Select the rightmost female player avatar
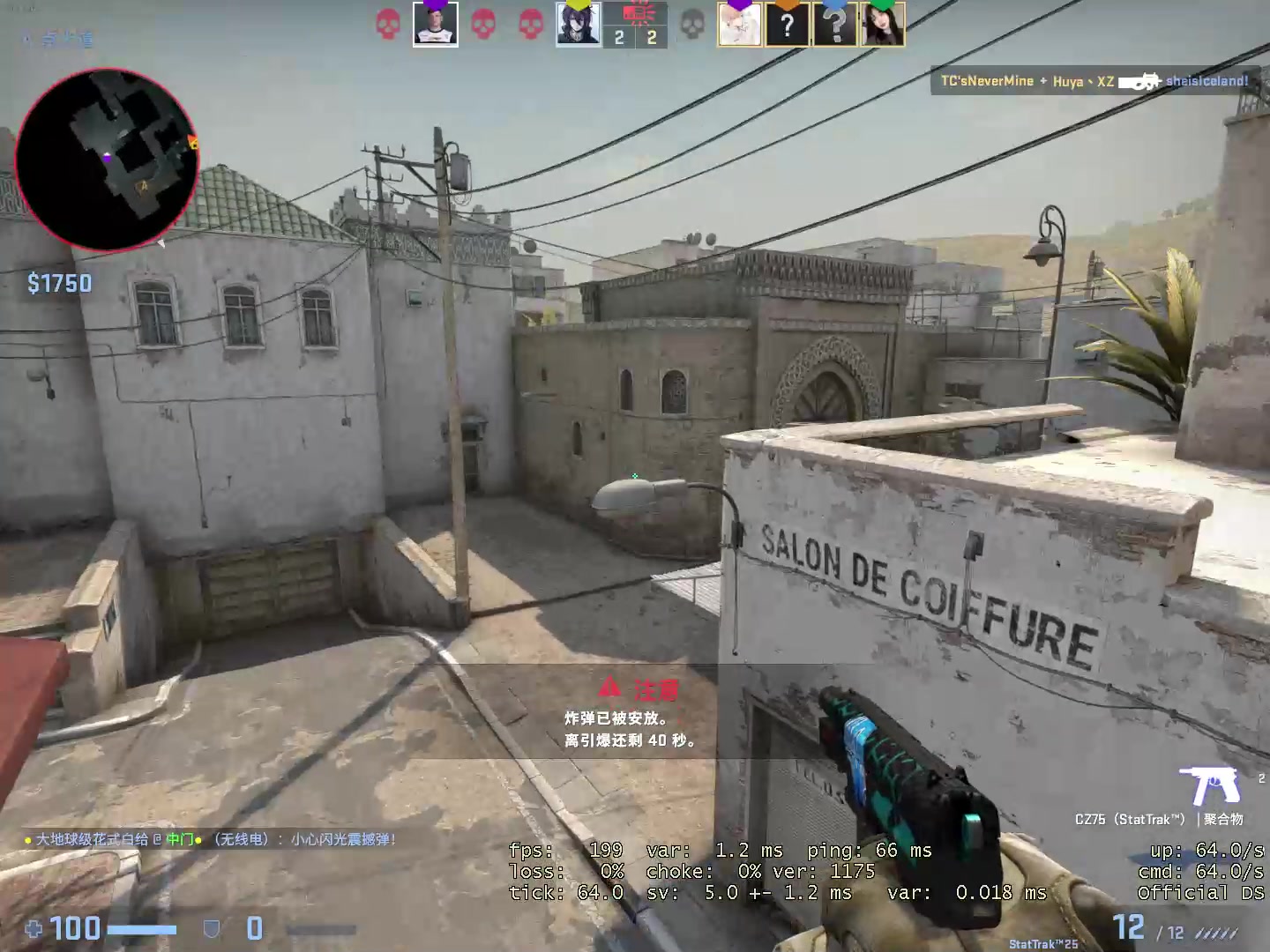Image resolution: width=1270 pixels, height=952 pixels. click(884, 25)
